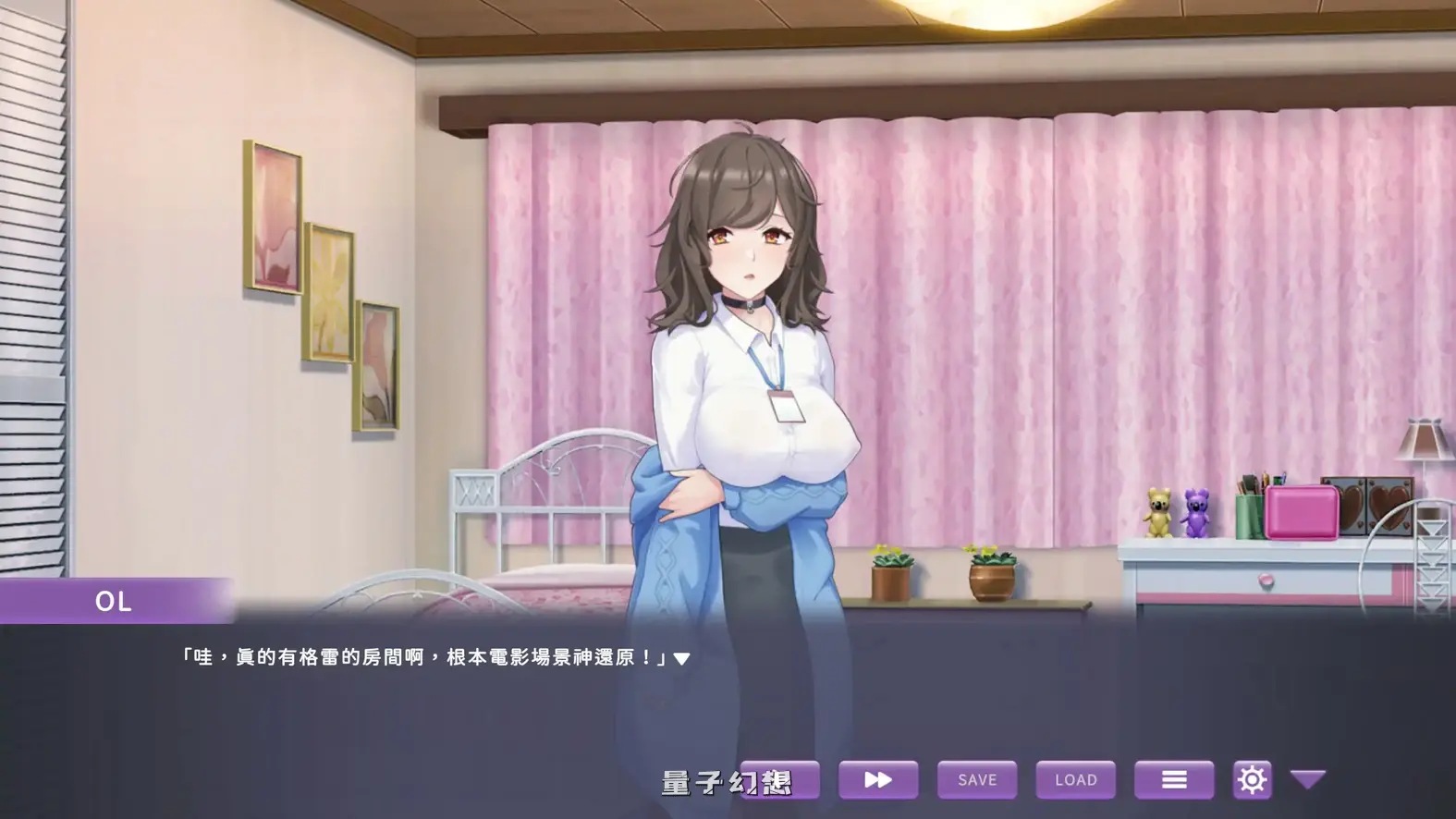Screen dimensions: 1456x819
Task: Hide the dialogue UI with the down arrow
Action: point(1306,779)
